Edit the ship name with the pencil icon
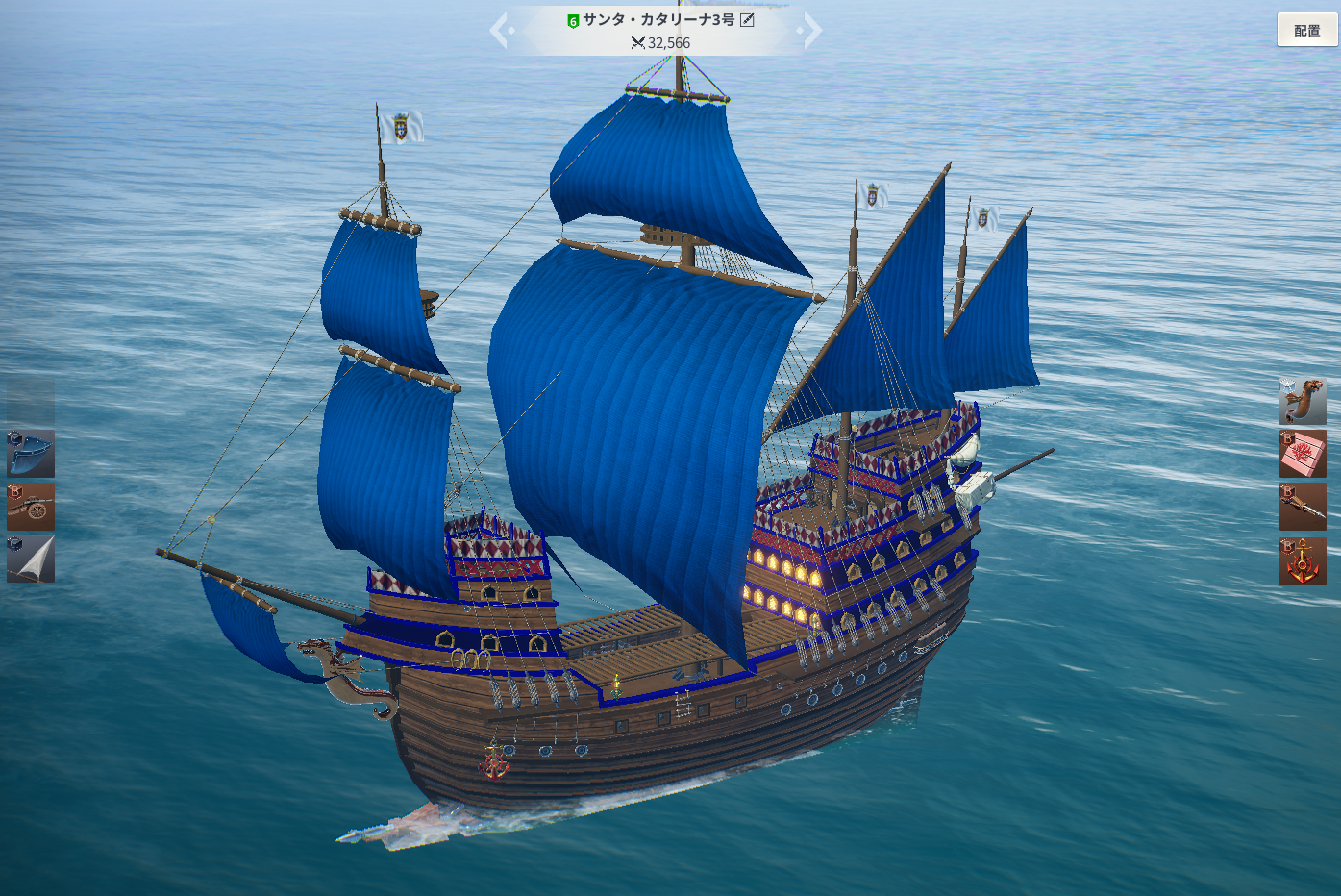The height and width of the screenshot is (896, 1341). (x=747, y=20)
